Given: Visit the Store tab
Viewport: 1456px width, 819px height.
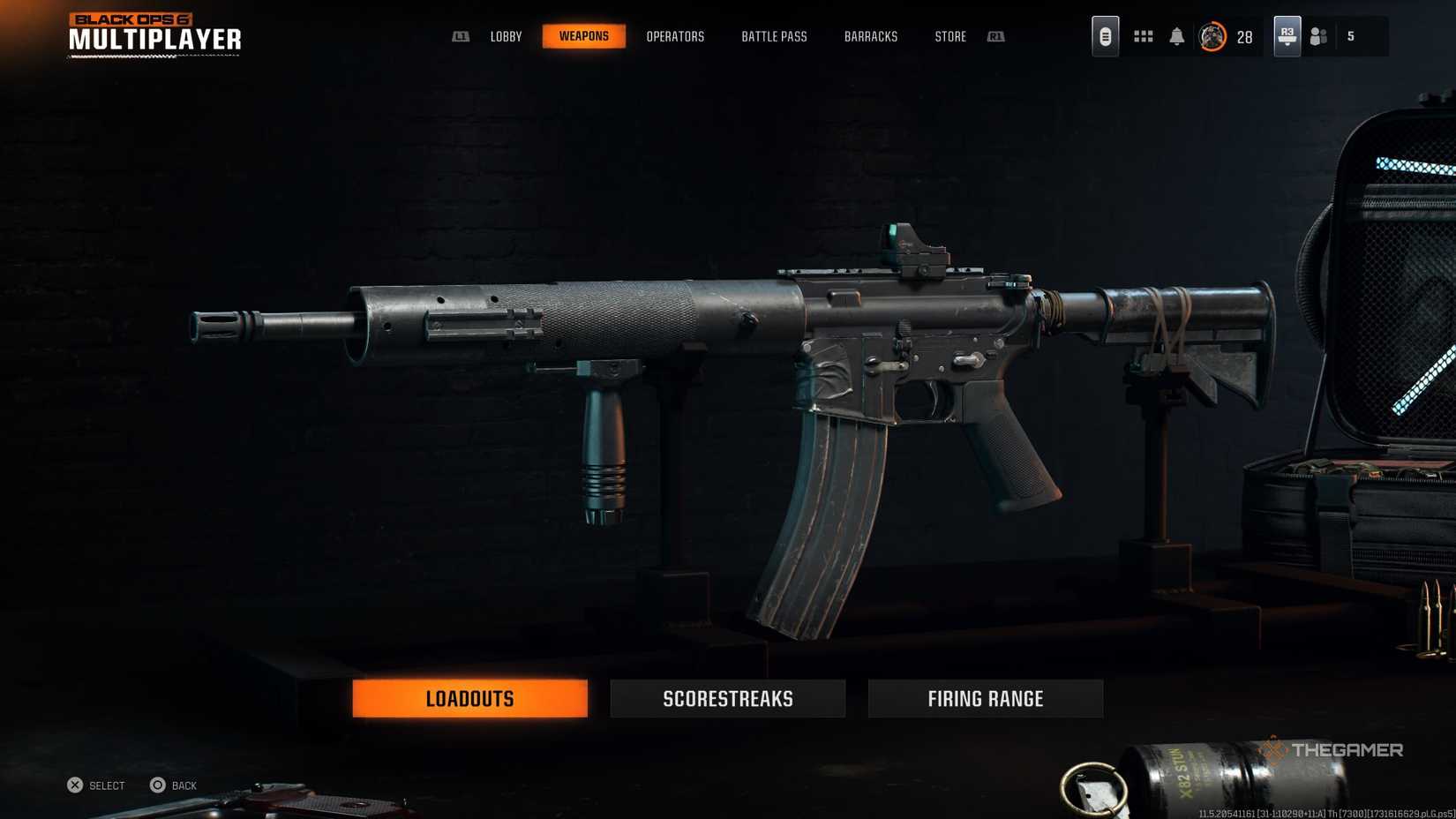Looking at the screenshot, I should pos(950,37).
